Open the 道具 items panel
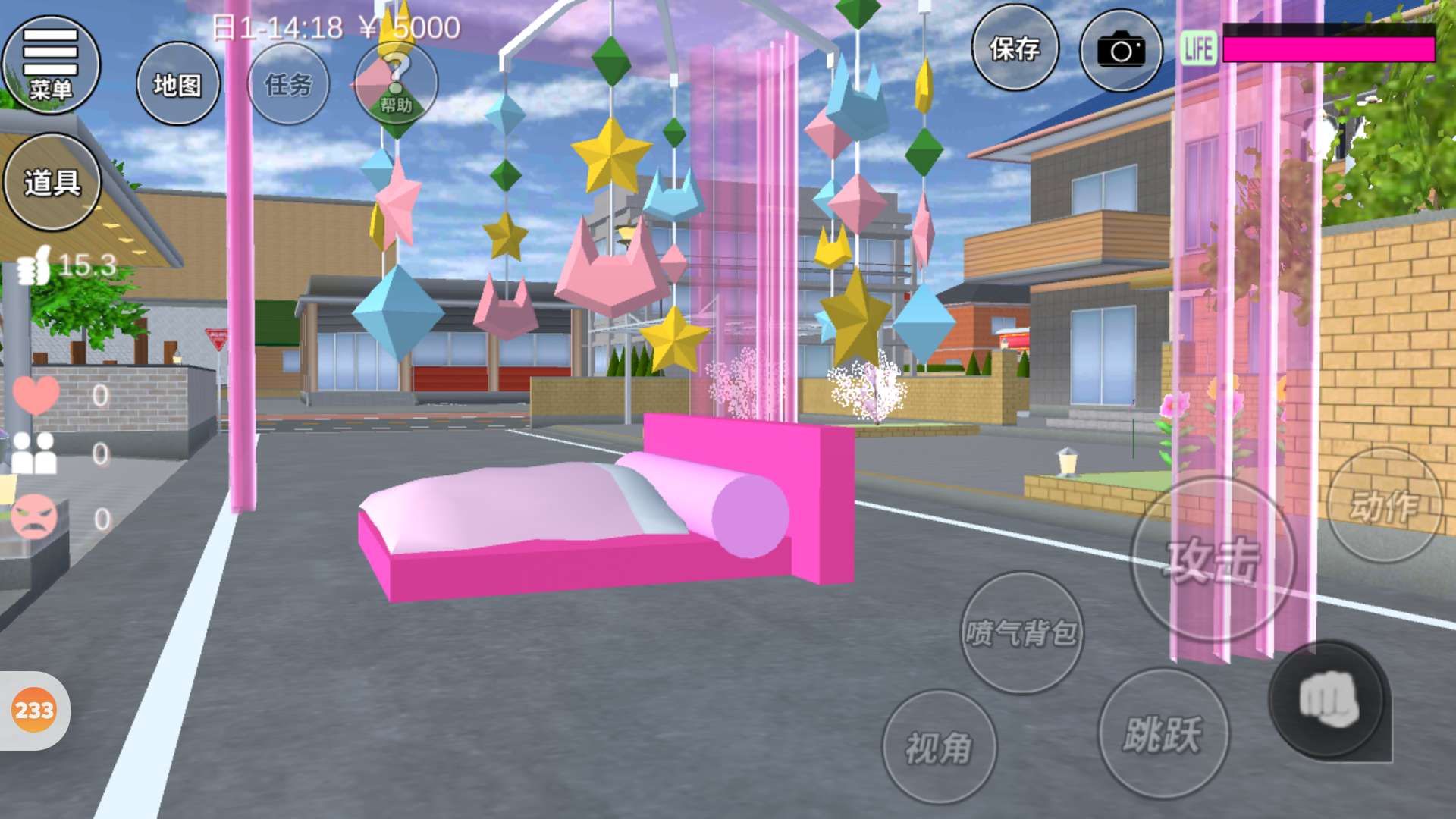Image resolution: width=1456 pixels, height=819 pixels. (x=52, y=182)
